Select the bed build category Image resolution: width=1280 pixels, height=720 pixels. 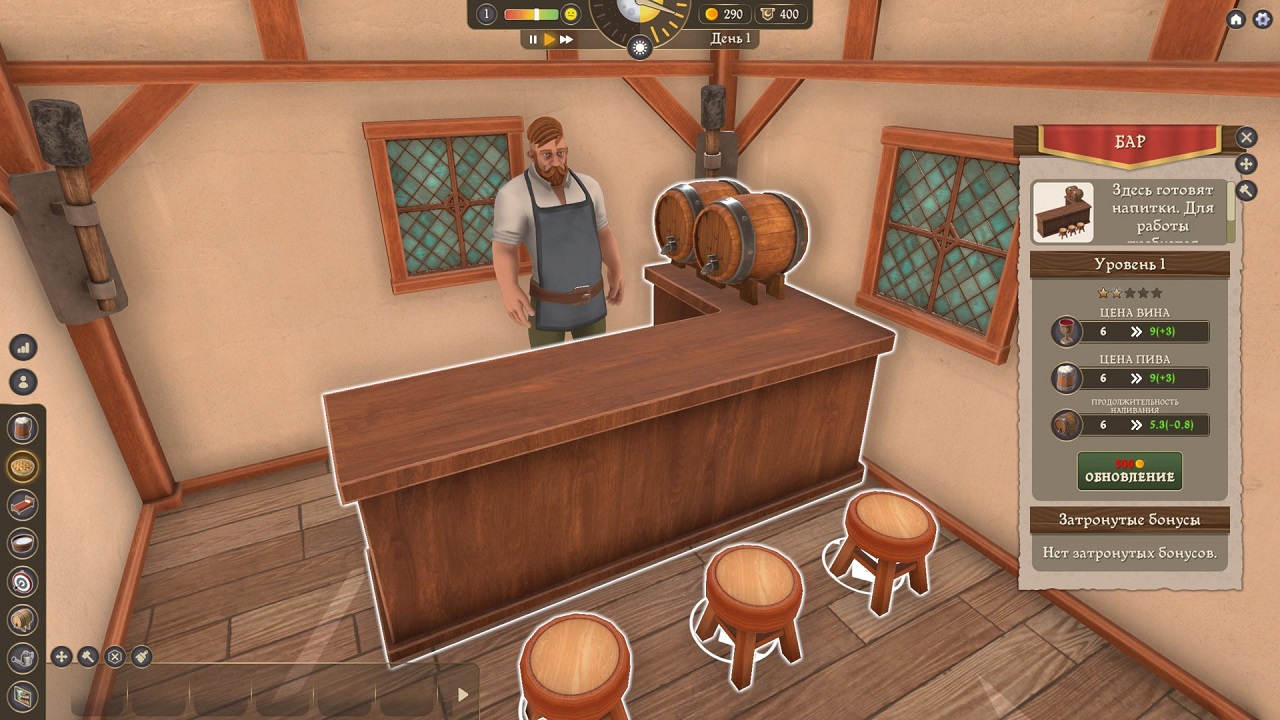click(x=23, y=505)
